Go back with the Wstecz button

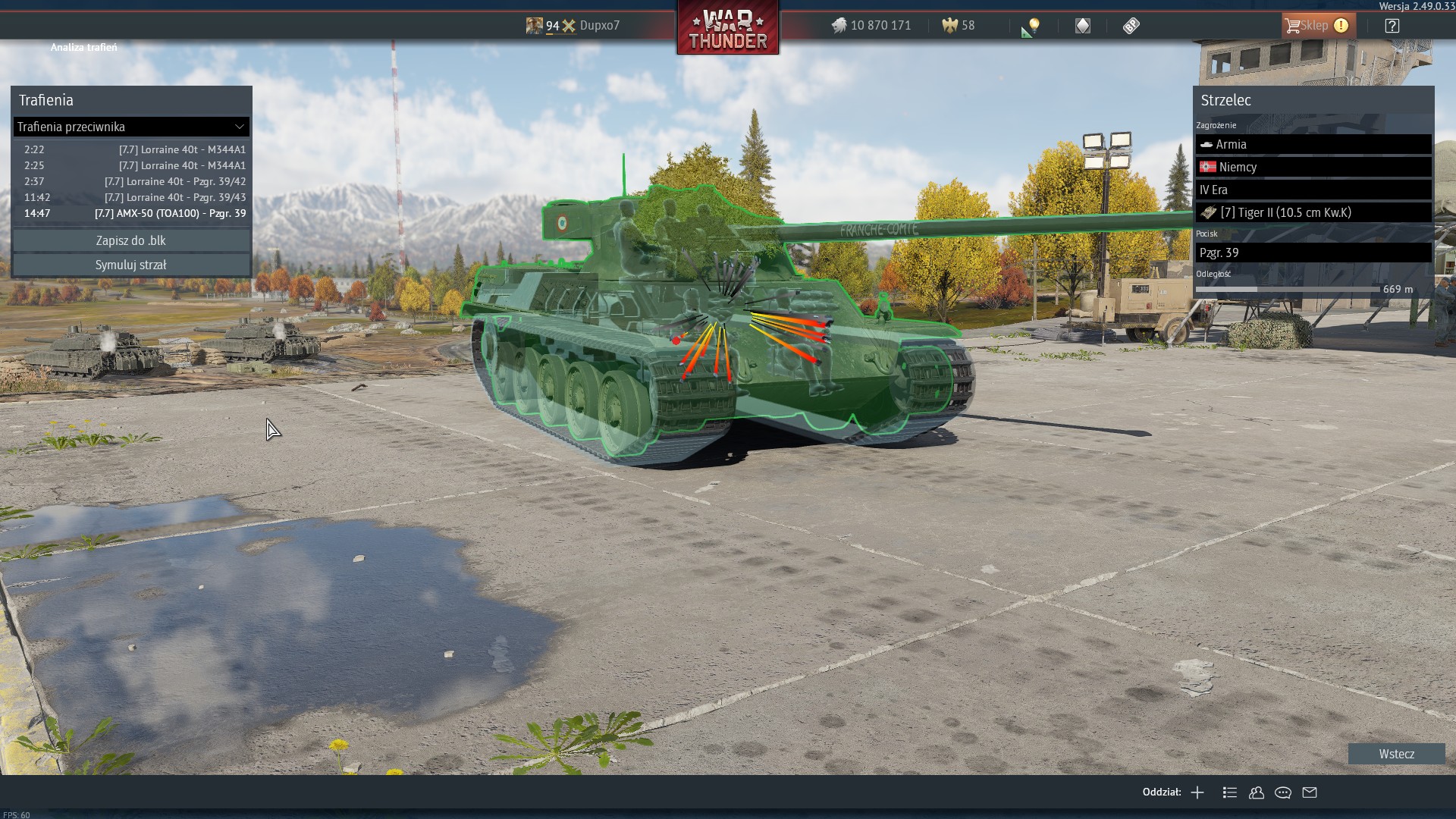(x=1396, y=754)
